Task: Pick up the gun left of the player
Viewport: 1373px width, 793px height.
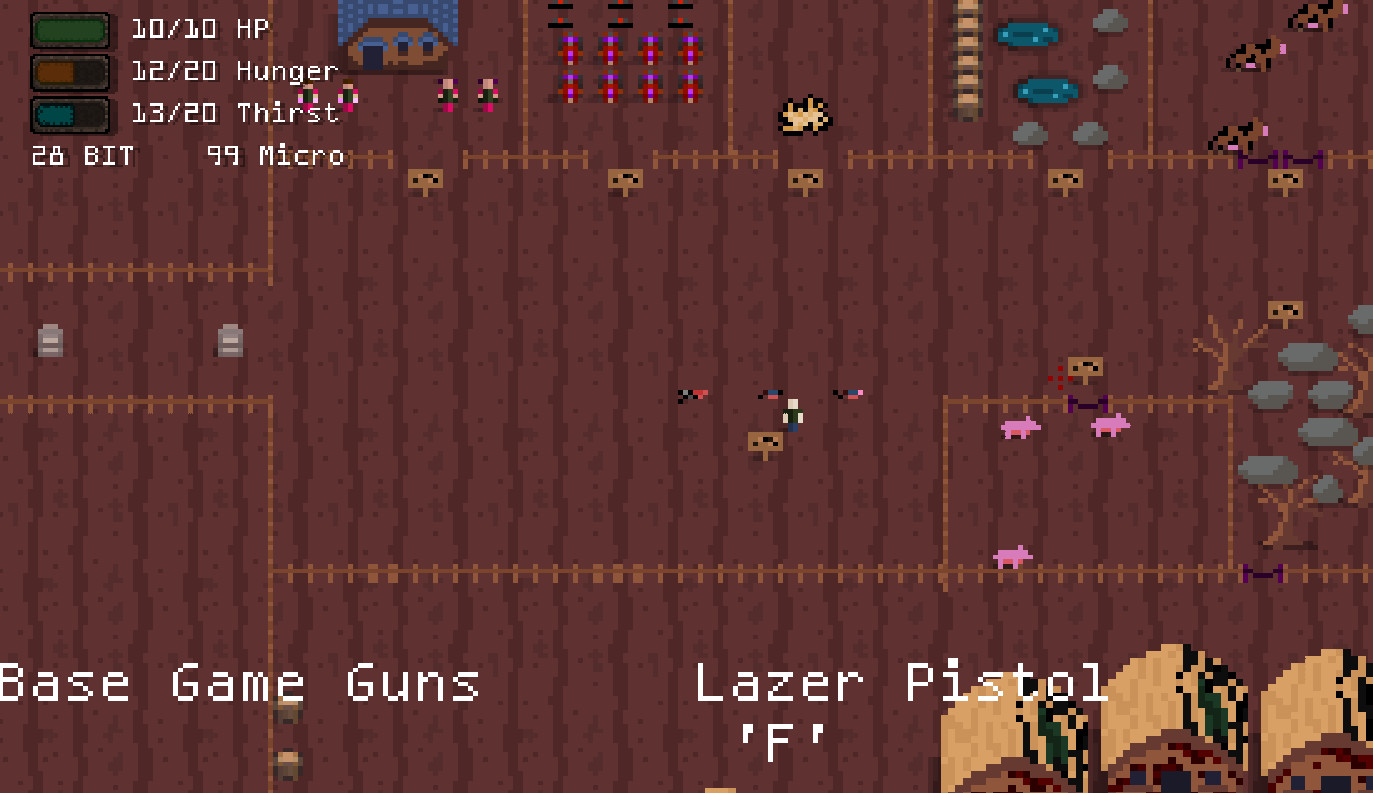Action: (x=694, y=395)
